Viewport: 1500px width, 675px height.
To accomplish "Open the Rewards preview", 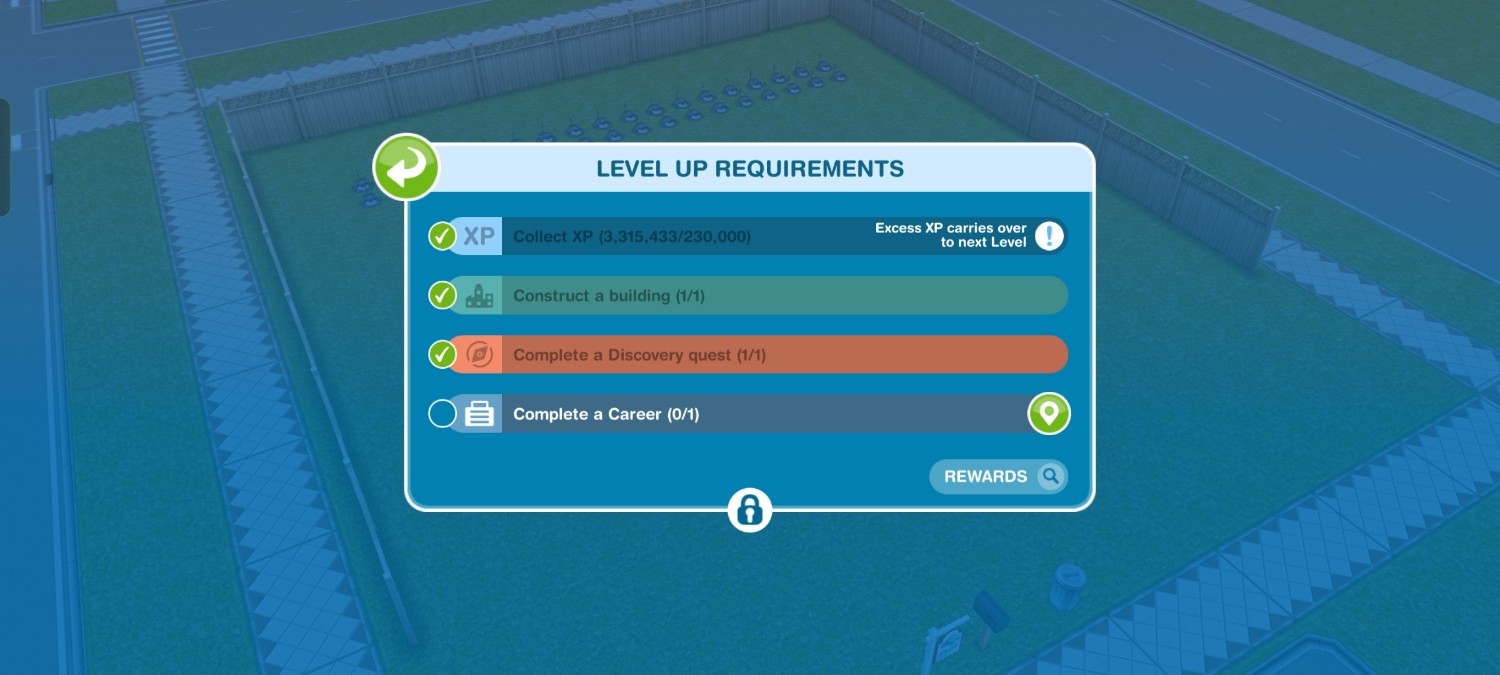I will pos(998,477).
